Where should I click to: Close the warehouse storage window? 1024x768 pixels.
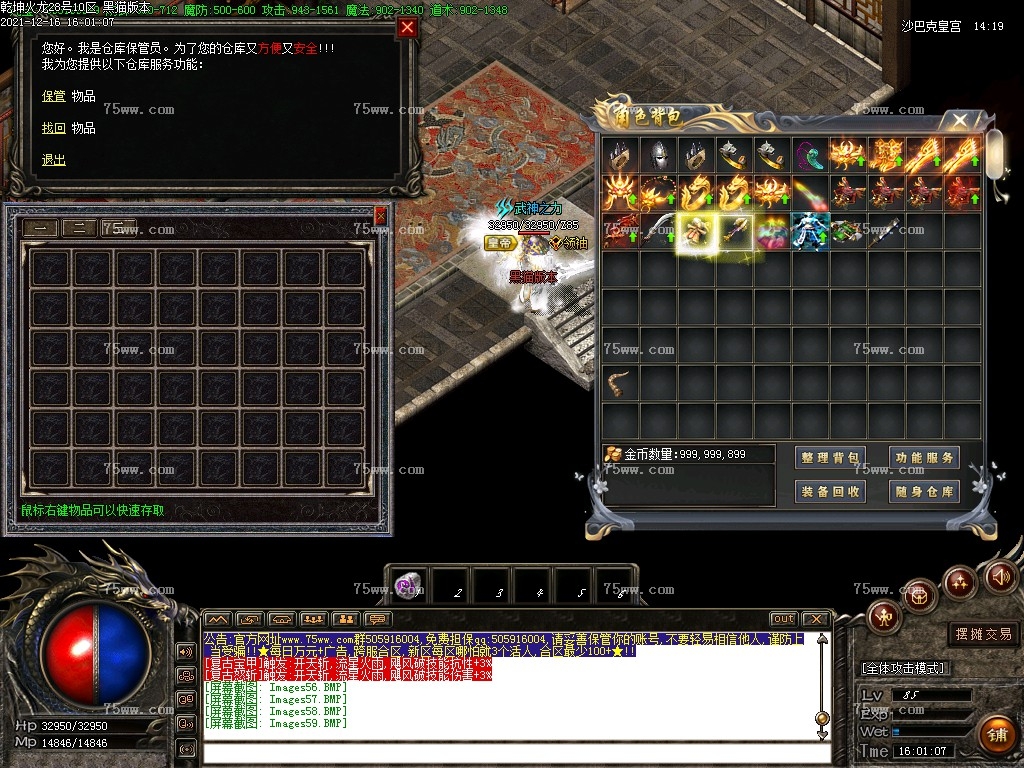coord(380,215)
